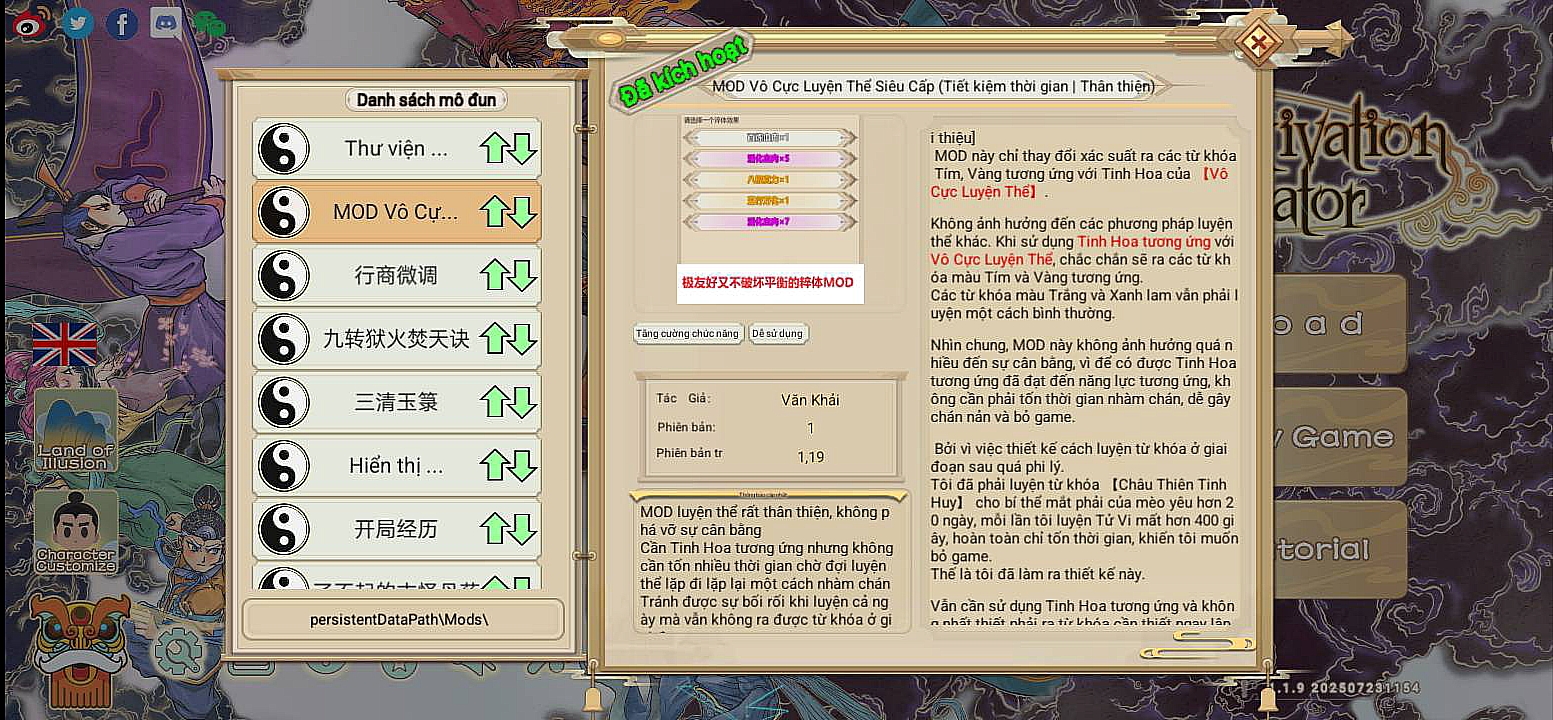Click the Tăng cường chức năng tag

click(689, 334)
